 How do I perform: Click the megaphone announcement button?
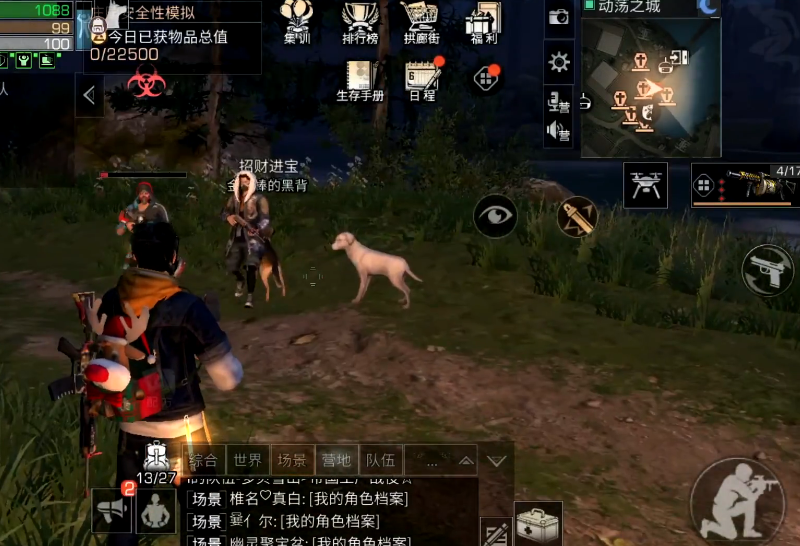[x=112, y=510]
